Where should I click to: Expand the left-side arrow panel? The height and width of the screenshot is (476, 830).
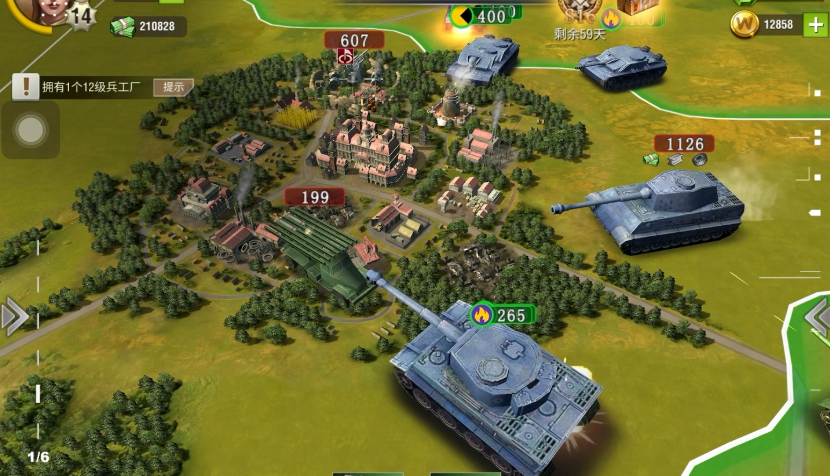point(13,317)
